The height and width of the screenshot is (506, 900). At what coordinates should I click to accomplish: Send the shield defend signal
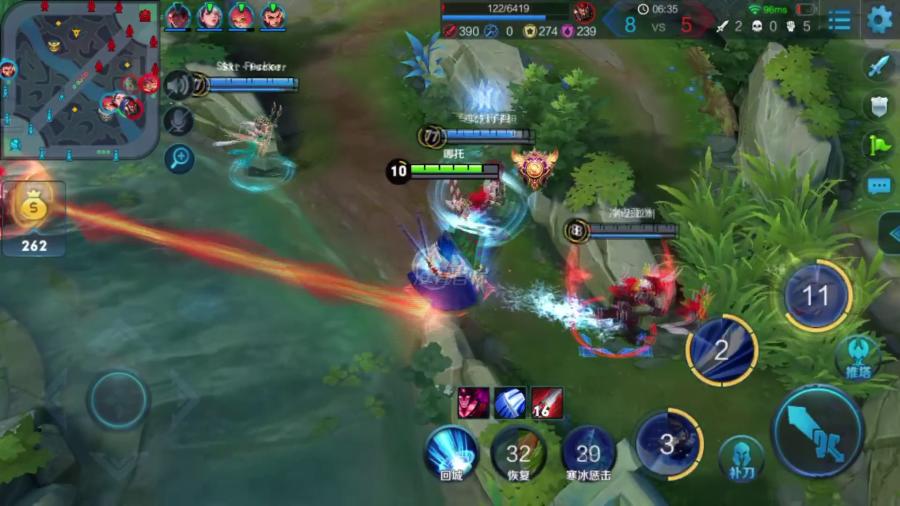(x=878, y=105)
